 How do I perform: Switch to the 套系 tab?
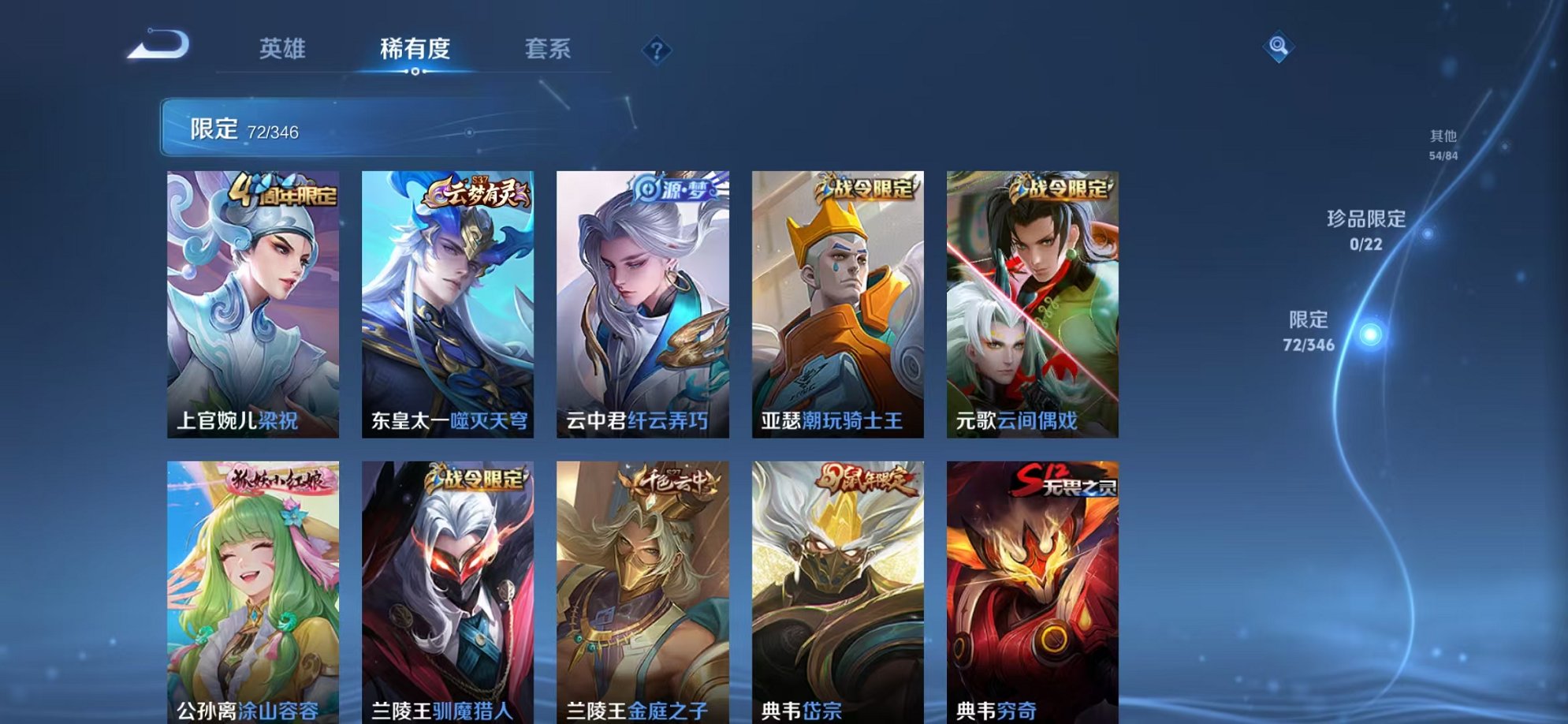(x=549, y=49)
